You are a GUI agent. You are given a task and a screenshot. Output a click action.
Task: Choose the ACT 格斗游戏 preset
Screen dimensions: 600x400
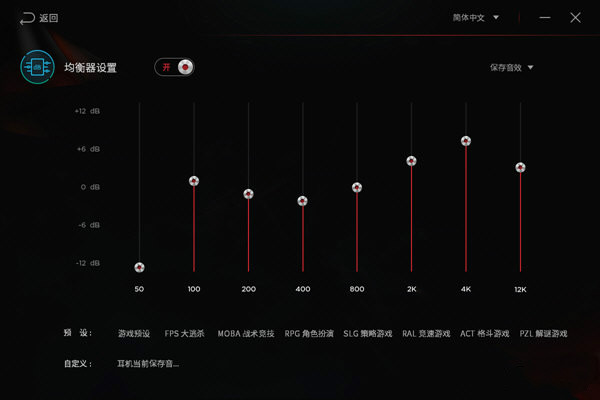click(x=484, y=333)
